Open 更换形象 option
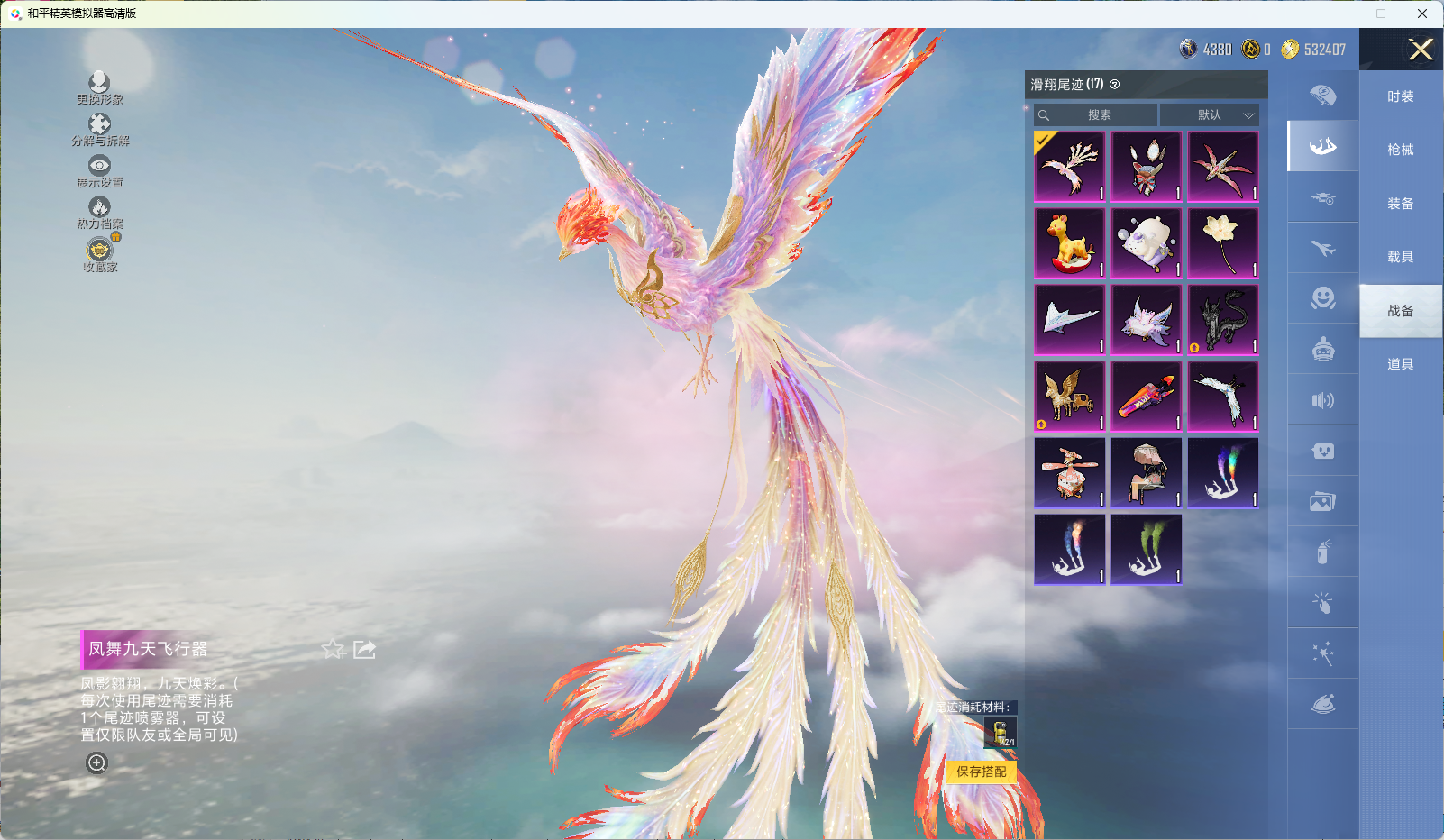The width and height of the screenshot is (1444, 840). click(99, 88)
